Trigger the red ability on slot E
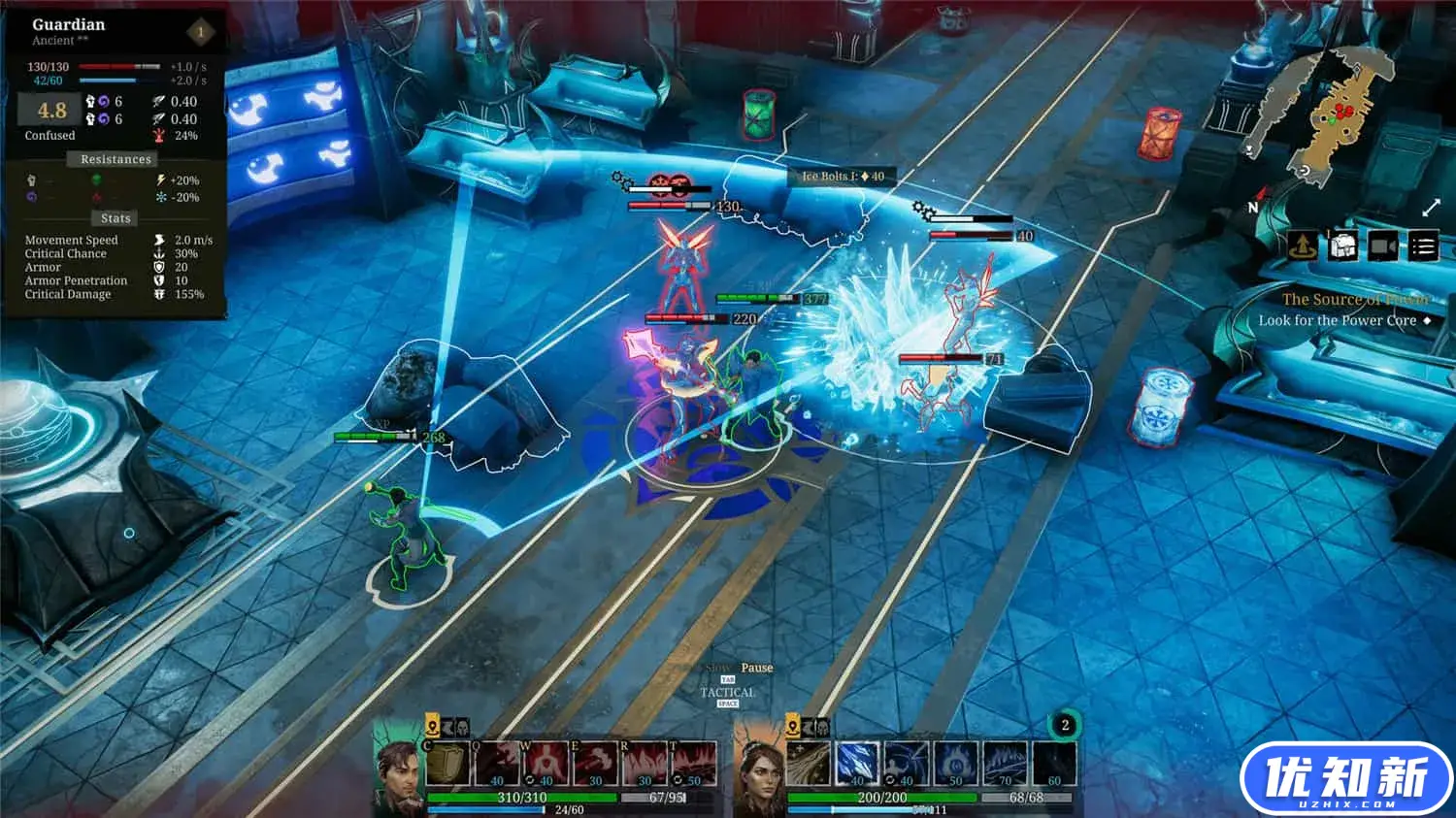 click(596, 764)
